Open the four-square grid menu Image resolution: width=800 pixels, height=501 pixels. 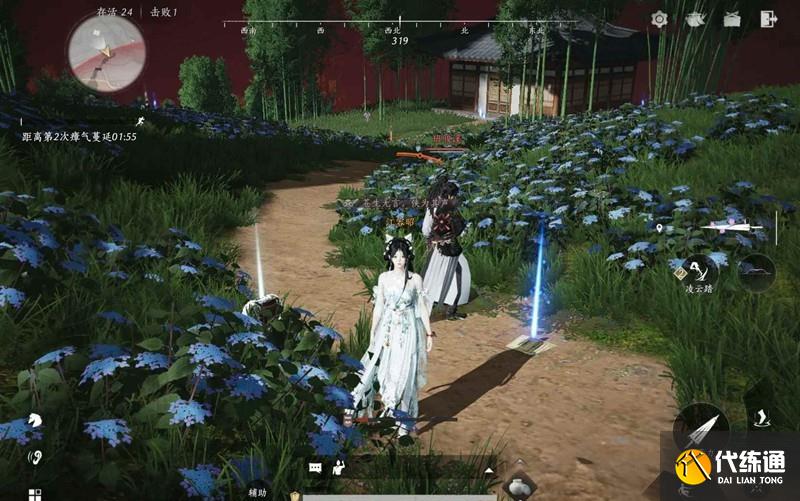tap(34, 494)
